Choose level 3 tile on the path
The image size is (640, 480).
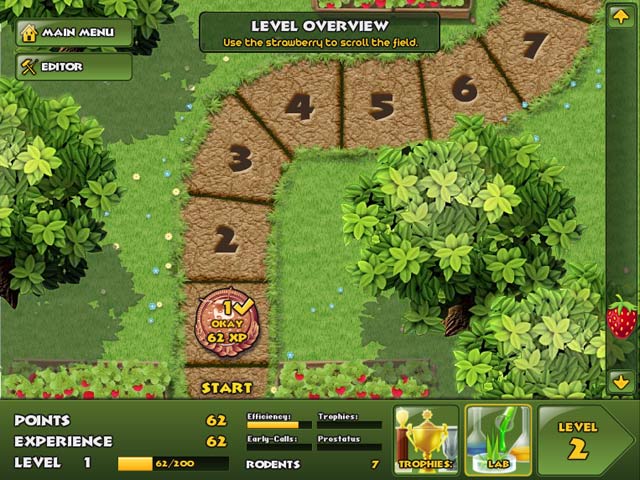(239, 159)
